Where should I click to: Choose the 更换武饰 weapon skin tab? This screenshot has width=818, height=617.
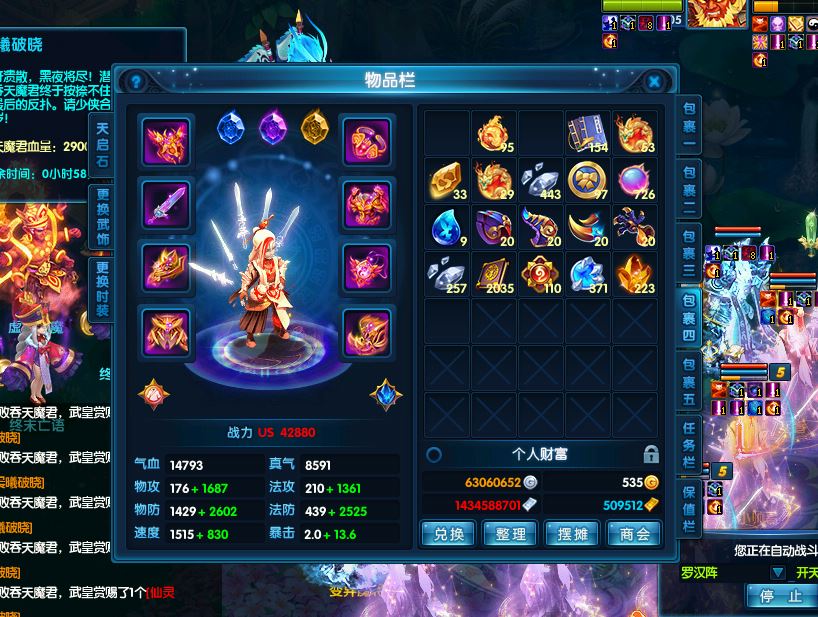[x=102, y=216]
